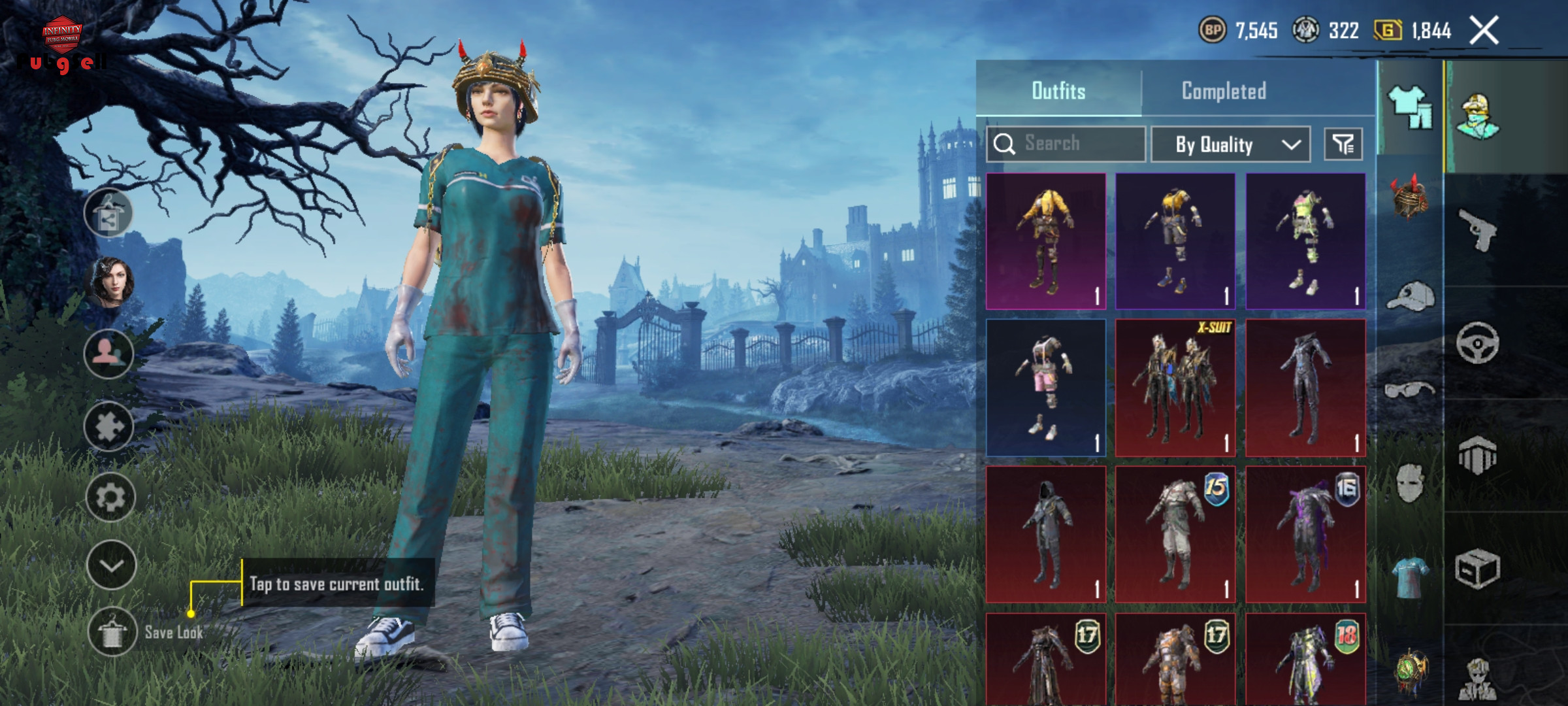Open the filter options button
This screenshot has width=1568, height=706.
pyautogui.click(x=1343, y=144)
